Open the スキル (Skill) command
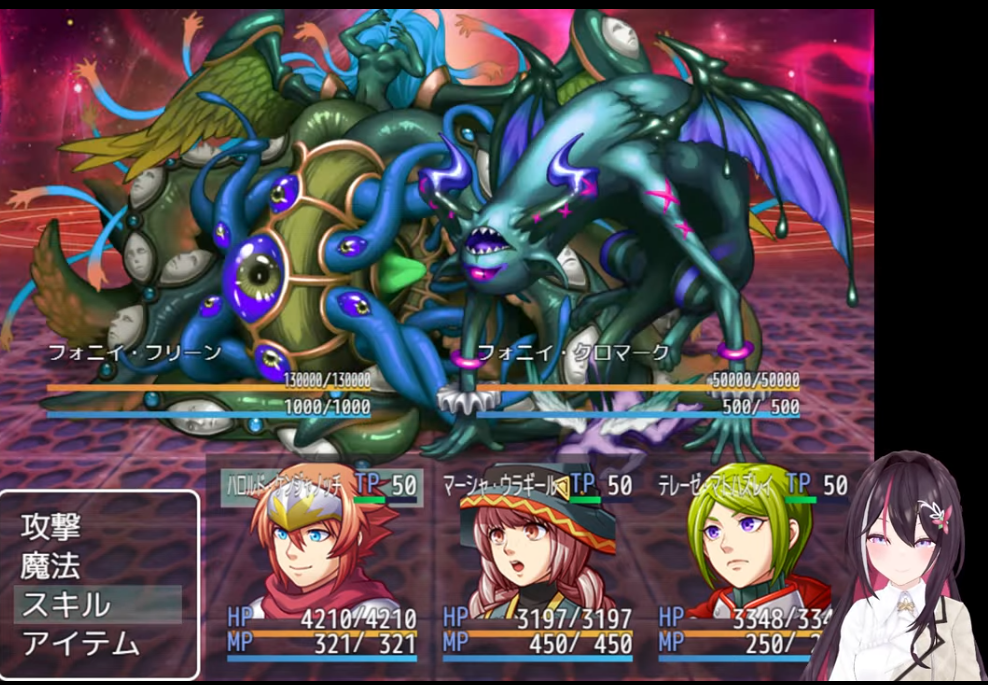Image resolution: width=988 pixels, height=685 pixels. [66, 604]
